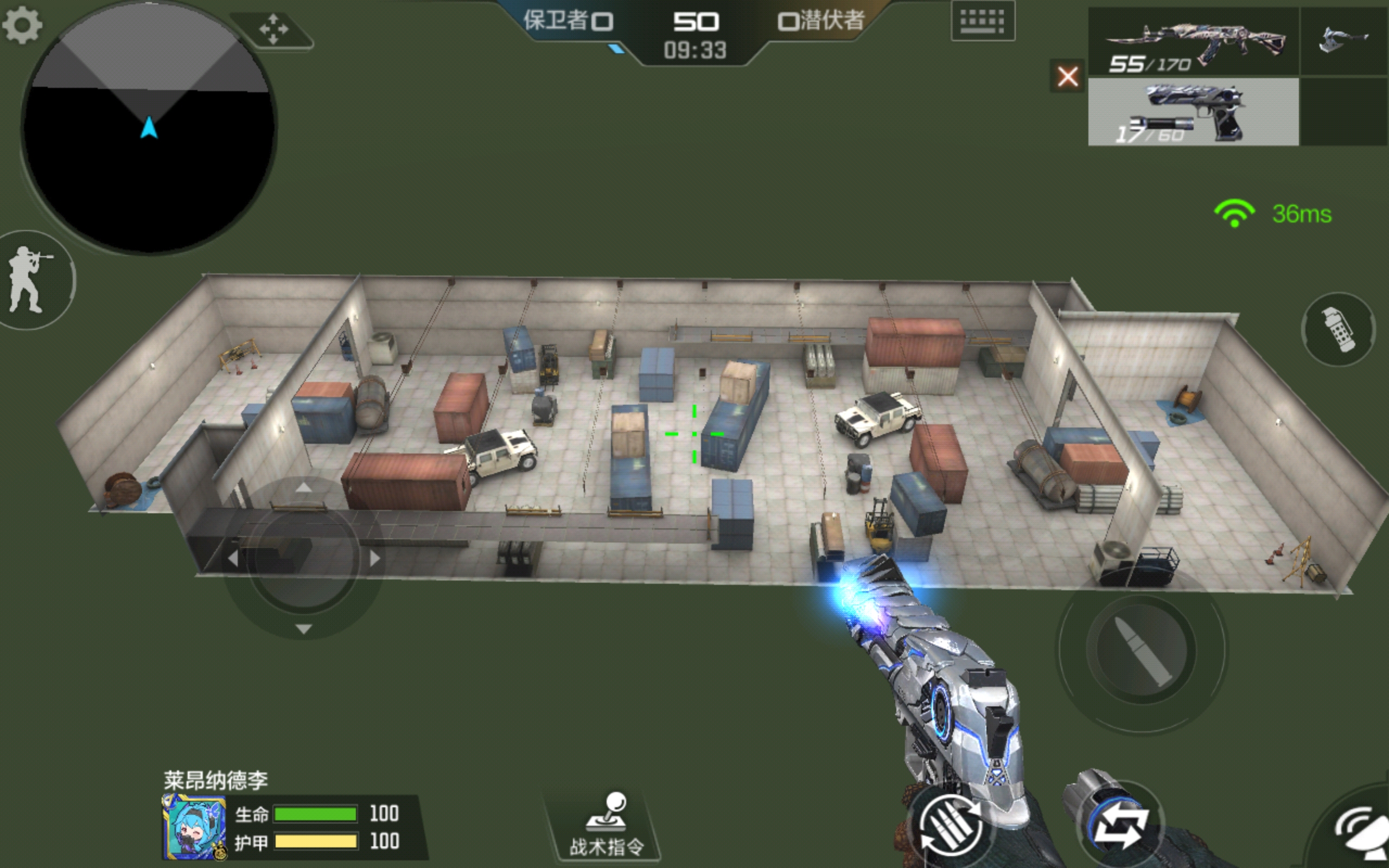Tap the movement joystick left arrow
The image size is (1389, 868).
232,558
